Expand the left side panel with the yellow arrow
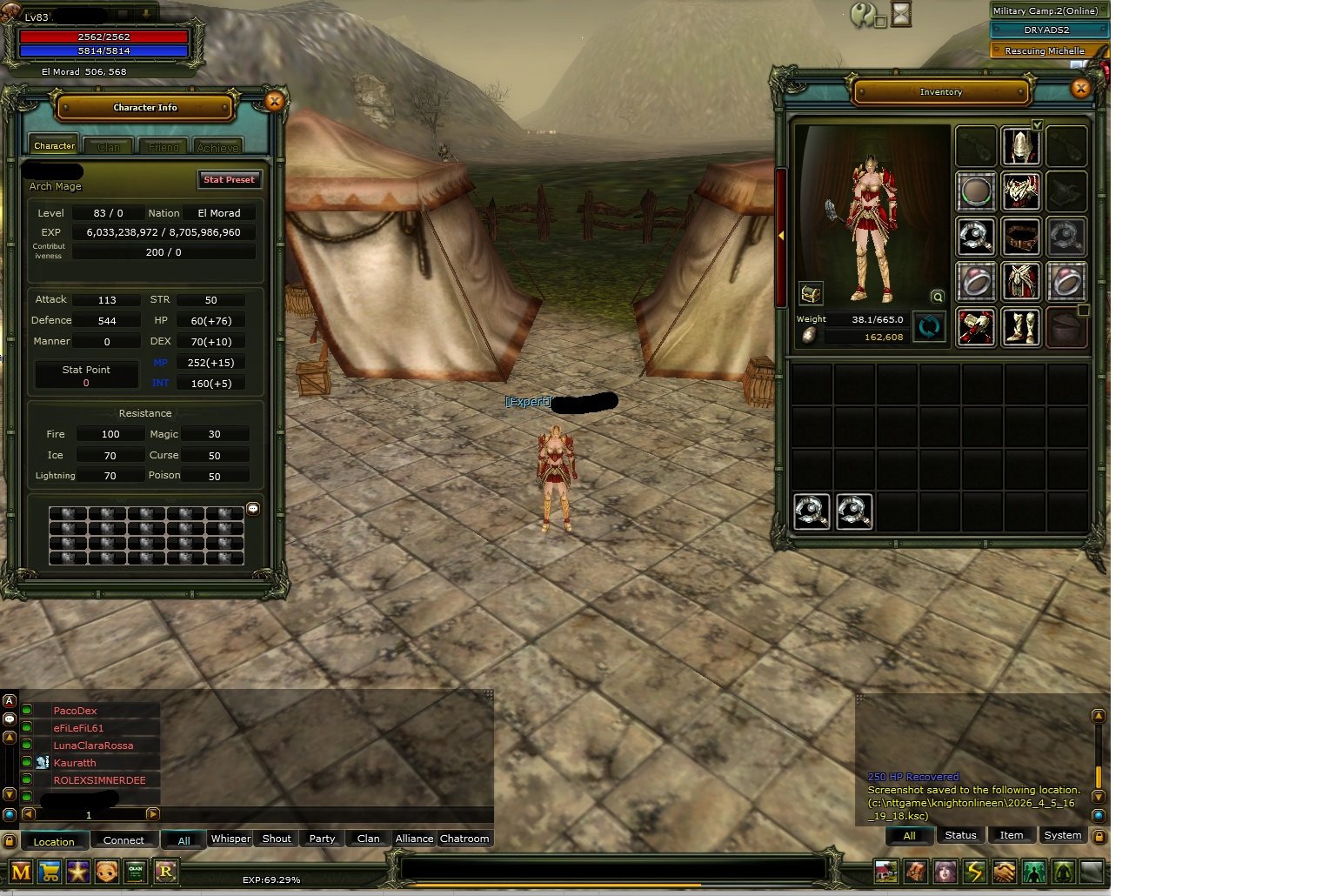Screen dimensions: 1336x896 tap(780, 235)
